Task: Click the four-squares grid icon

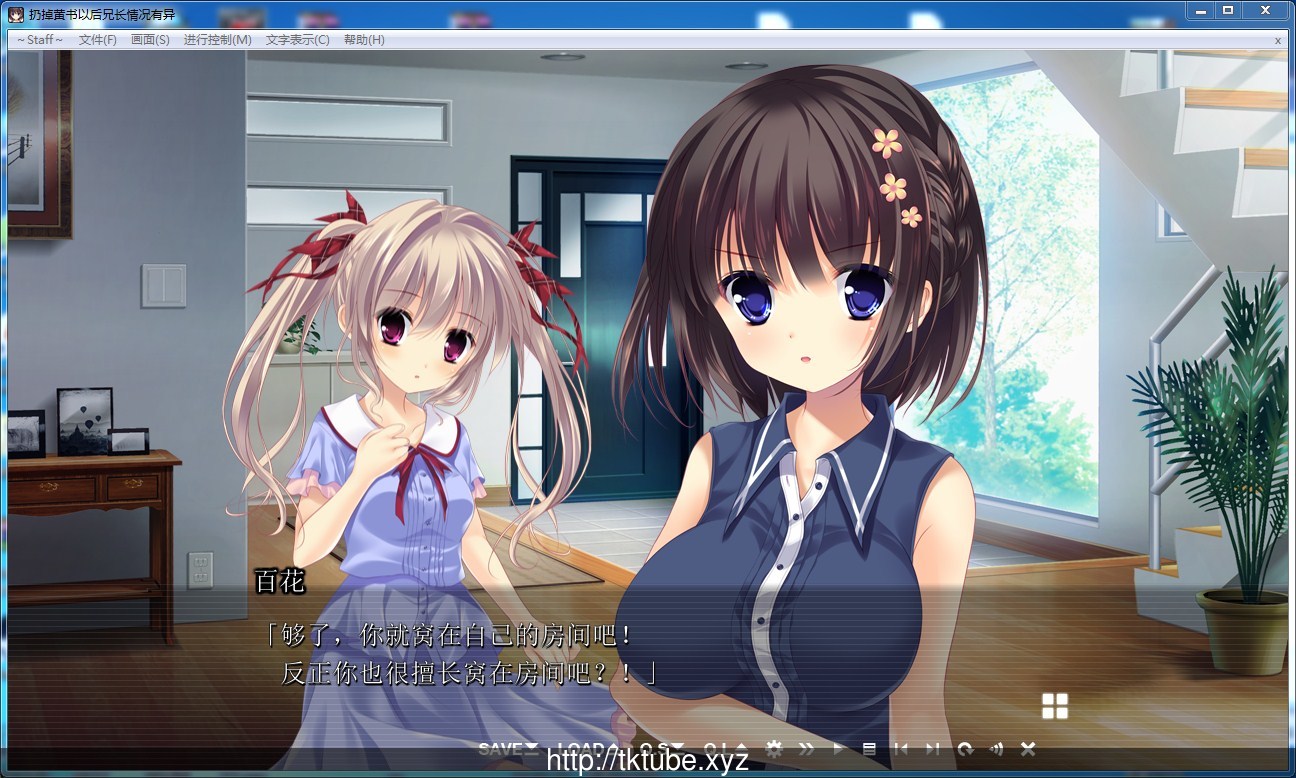Action: click(x=1055, y=705)
